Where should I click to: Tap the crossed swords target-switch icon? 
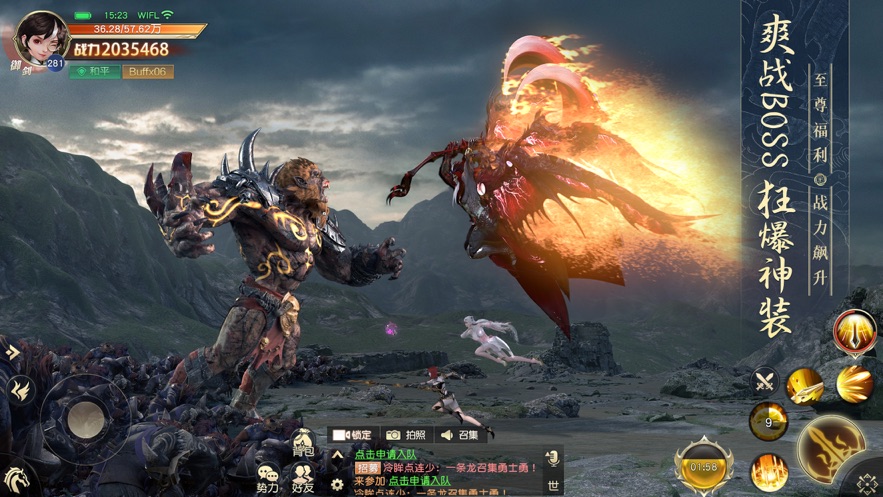[x=766, y=381]
